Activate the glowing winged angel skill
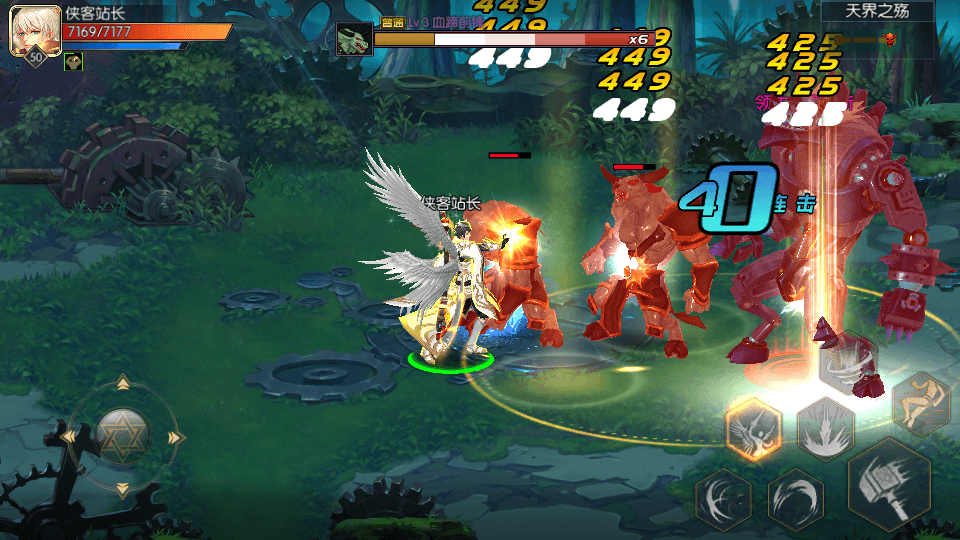960x540 pixels. coord(753,429)
